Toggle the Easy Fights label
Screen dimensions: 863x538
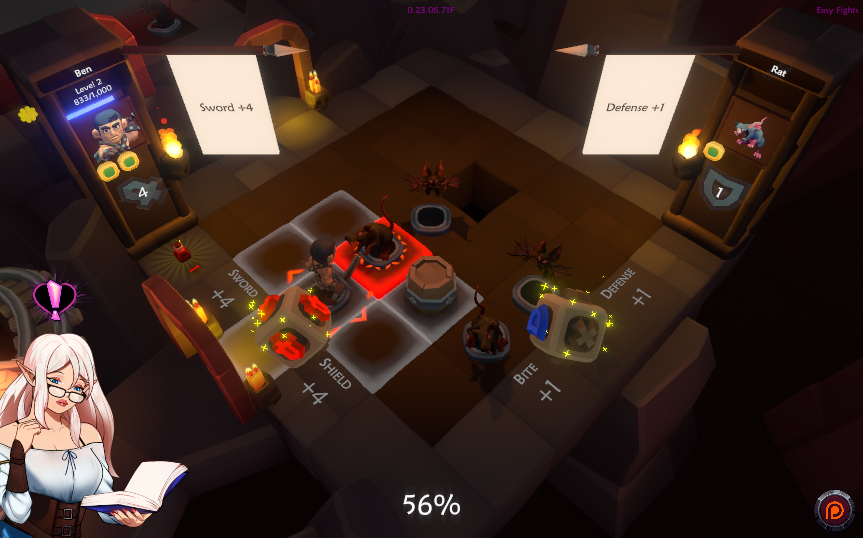(838, 11)
